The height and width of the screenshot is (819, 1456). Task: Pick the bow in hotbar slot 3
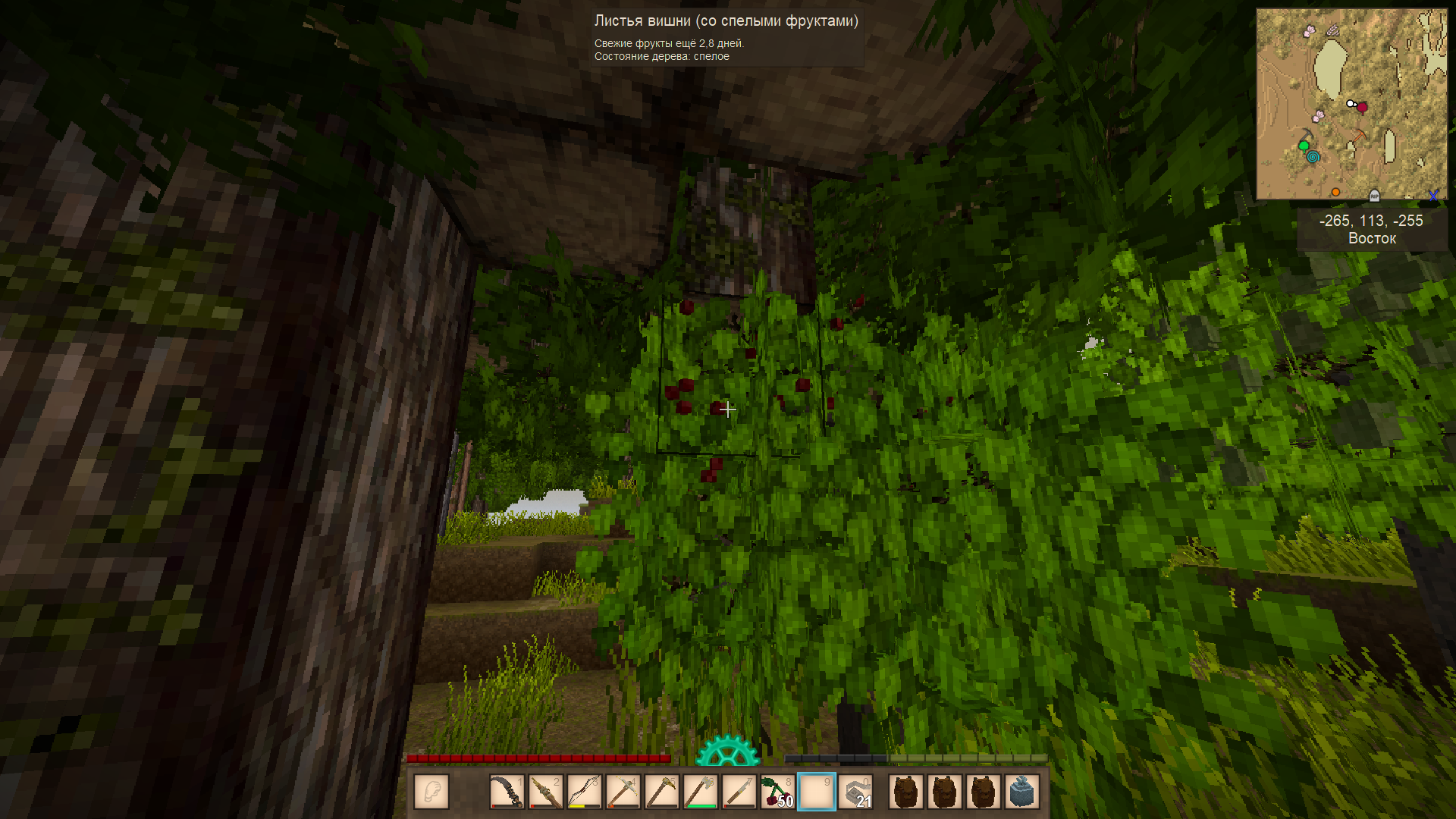[584, 792]
